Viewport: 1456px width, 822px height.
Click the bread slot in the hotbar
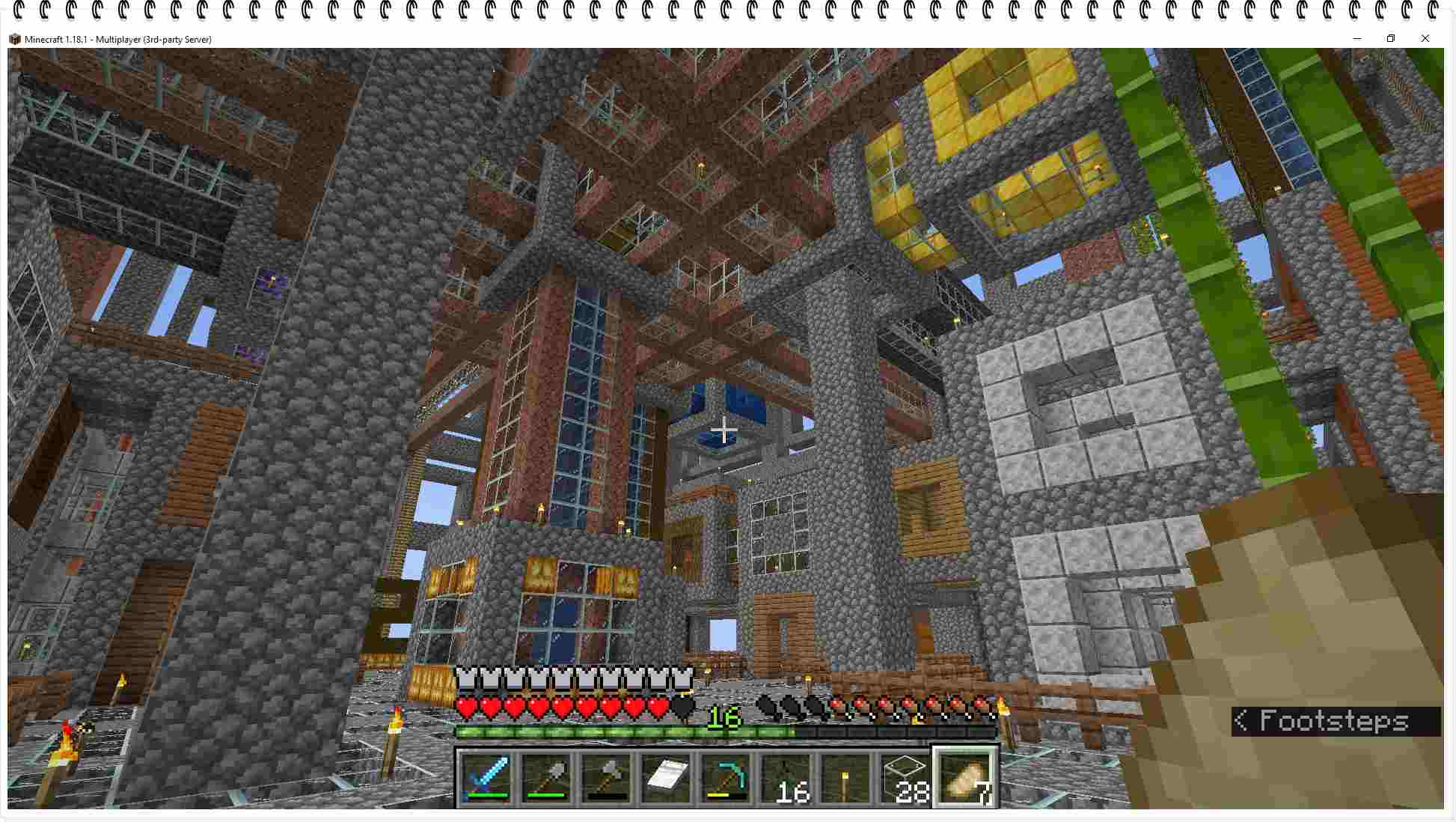[965, 778]
